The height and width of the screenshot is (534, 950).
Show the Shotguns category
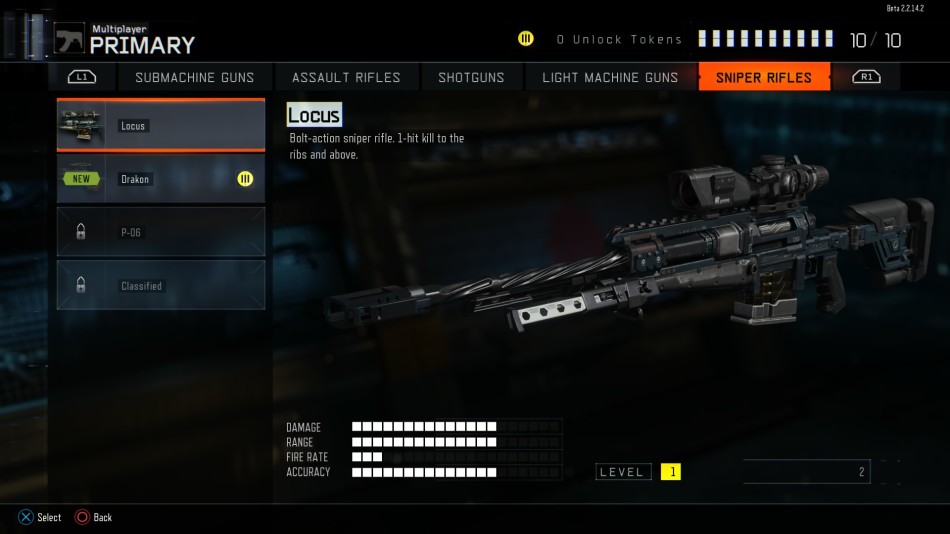click(x=471, y=77)
